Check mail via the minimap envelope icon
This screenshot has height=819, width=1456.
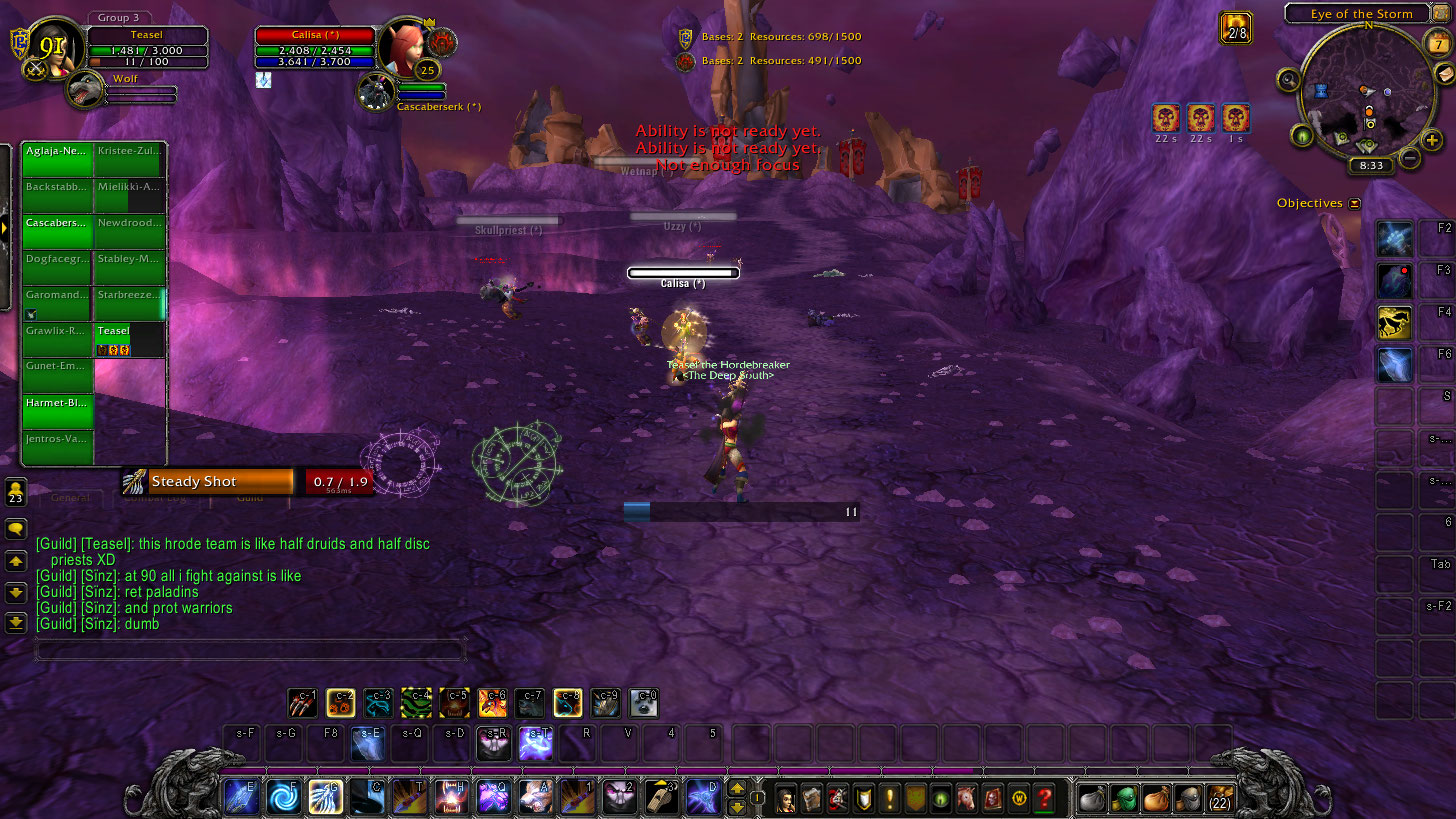[1445, 76]
